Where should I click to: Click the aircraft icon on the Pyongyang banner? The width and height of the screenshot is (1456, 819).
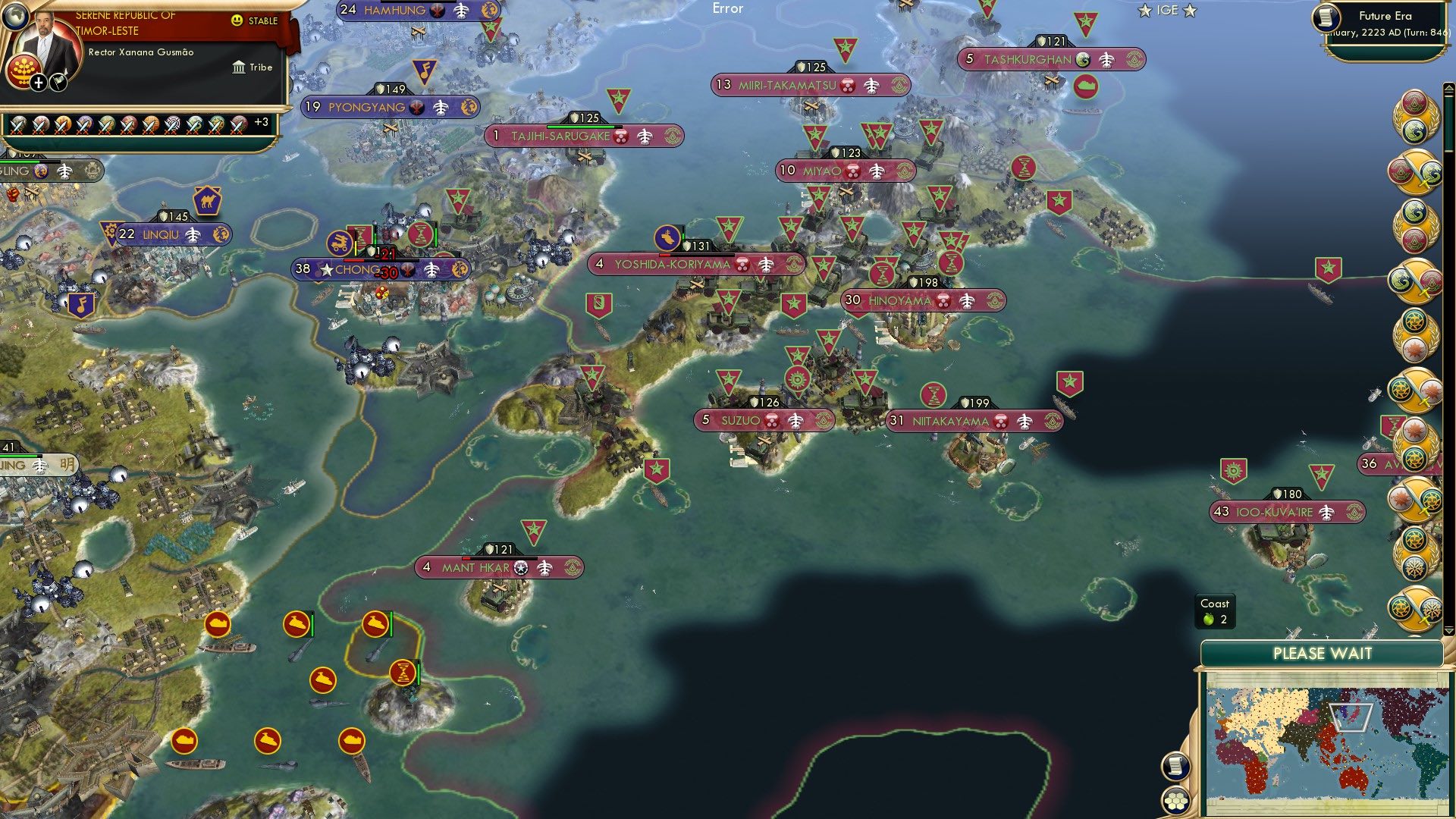[441, 107]
